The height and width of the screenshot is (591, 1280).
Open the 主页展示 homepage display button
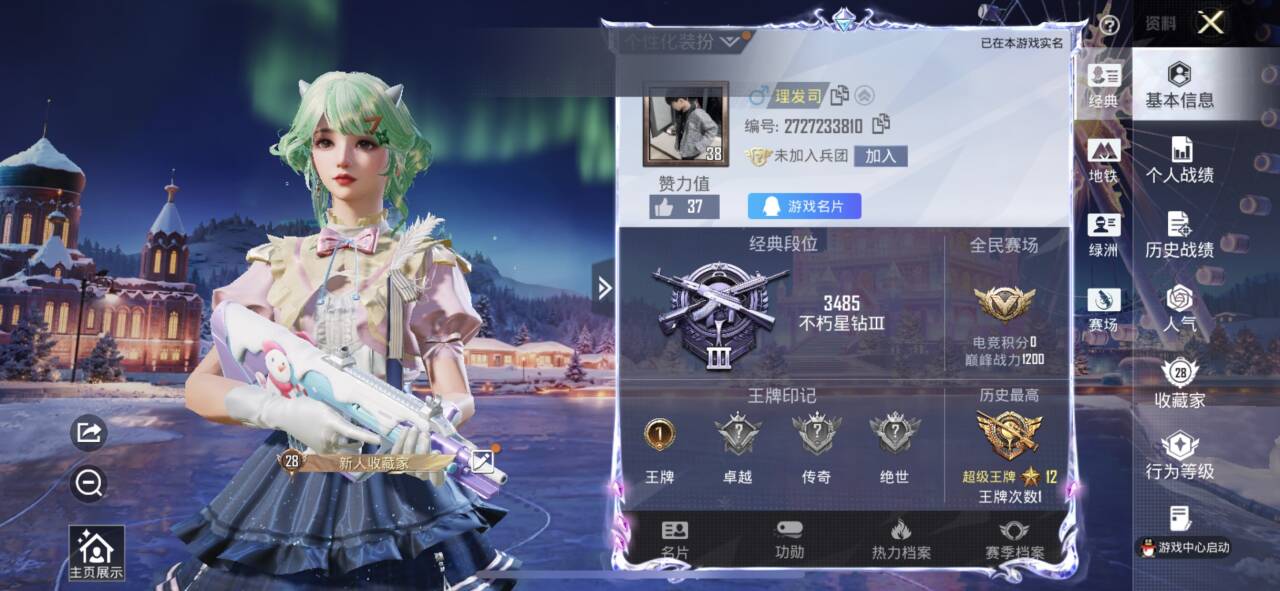[96, 553]
